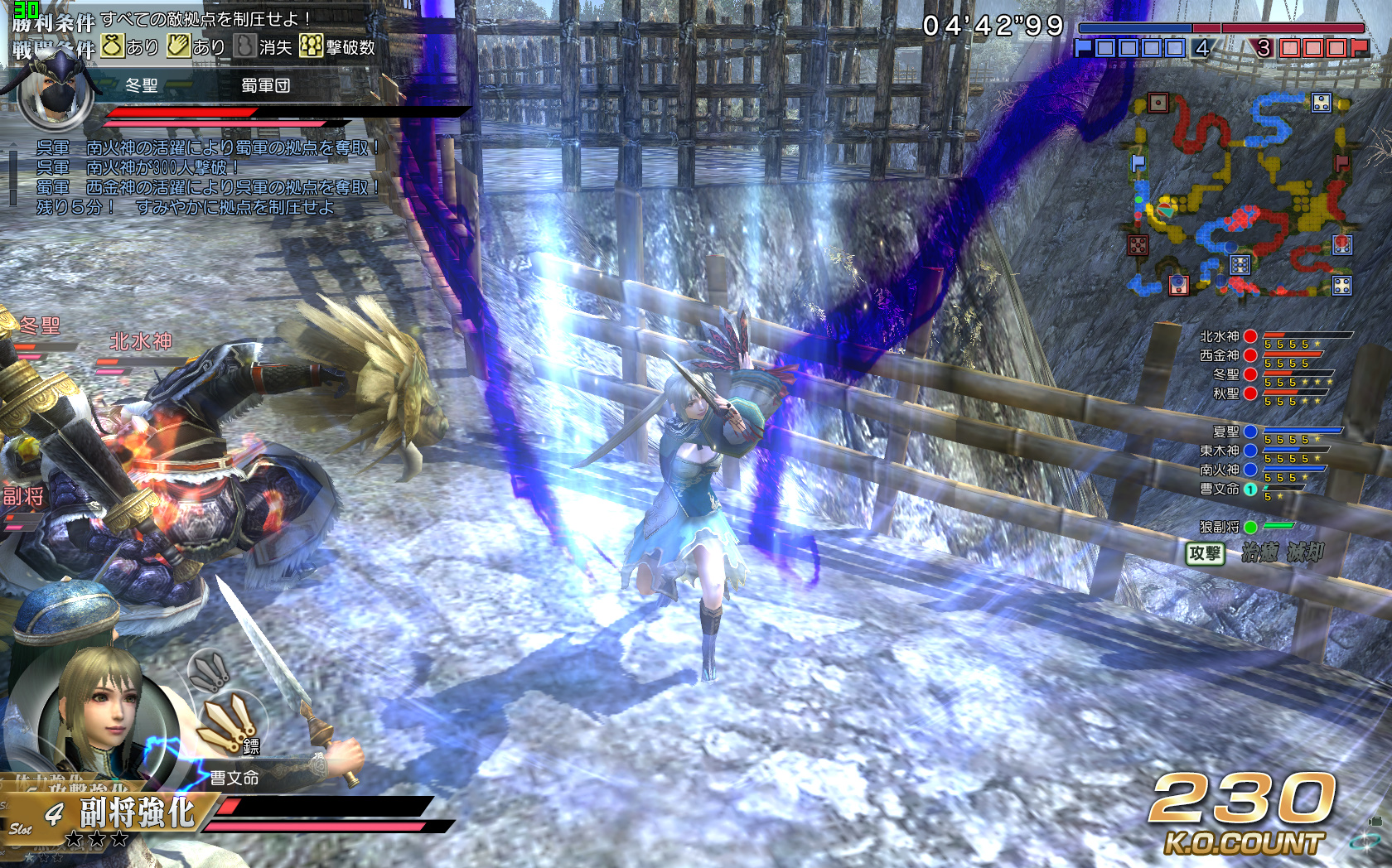Select 北水神 in the enemy player list

(1220, 336)
